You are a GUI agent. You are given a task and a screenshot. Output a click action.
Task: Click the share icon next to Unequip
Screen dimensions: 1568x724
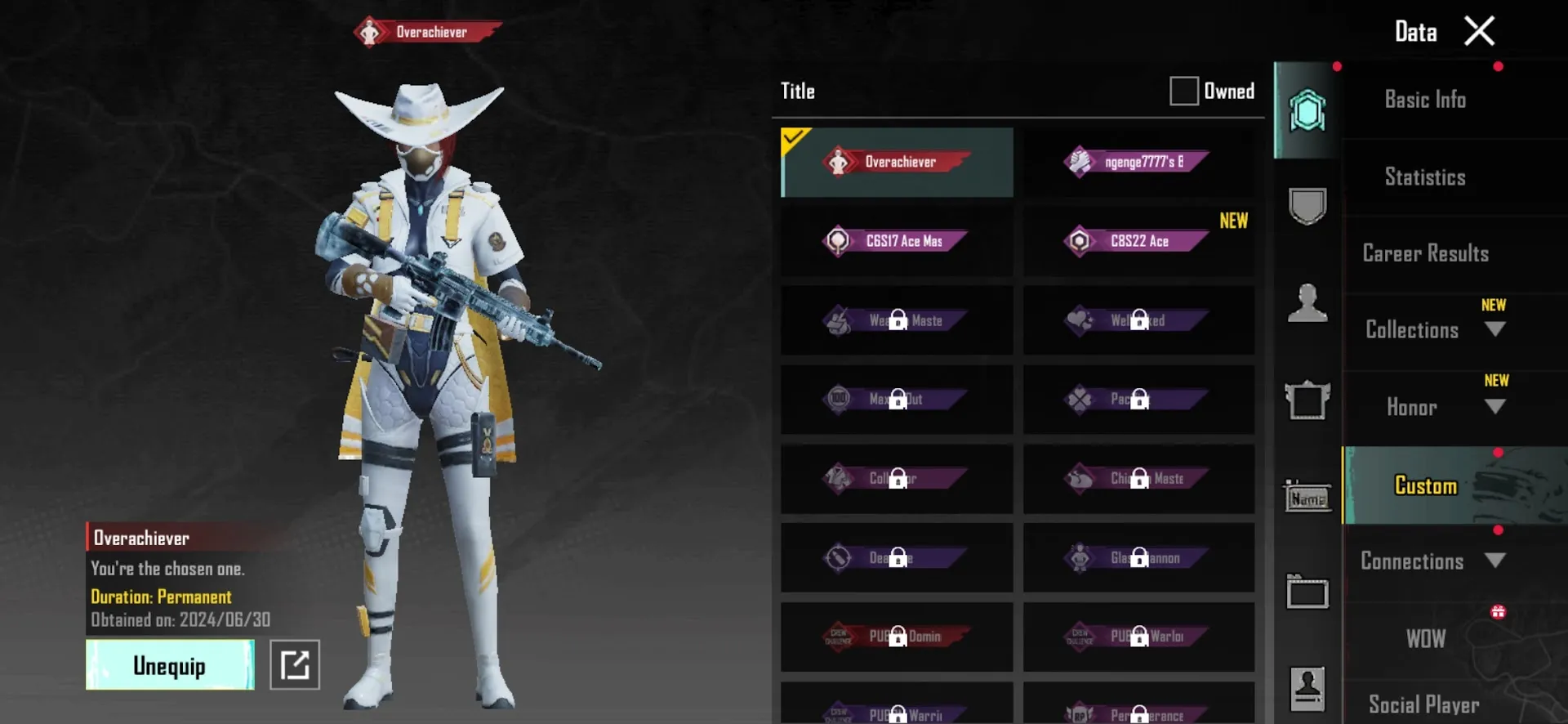click(x=296, y=664)
